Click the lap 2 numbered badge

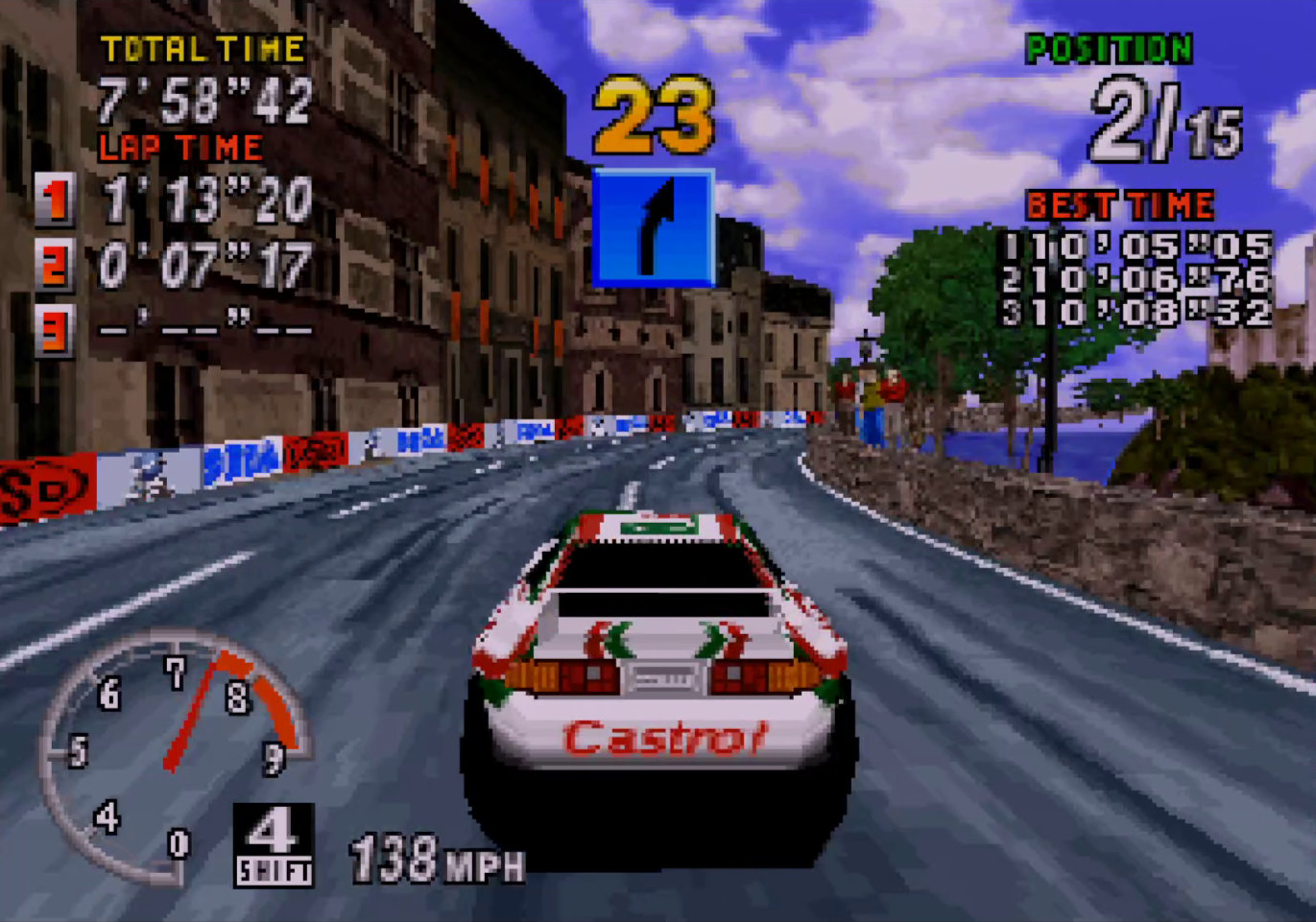tap(55, 265)
